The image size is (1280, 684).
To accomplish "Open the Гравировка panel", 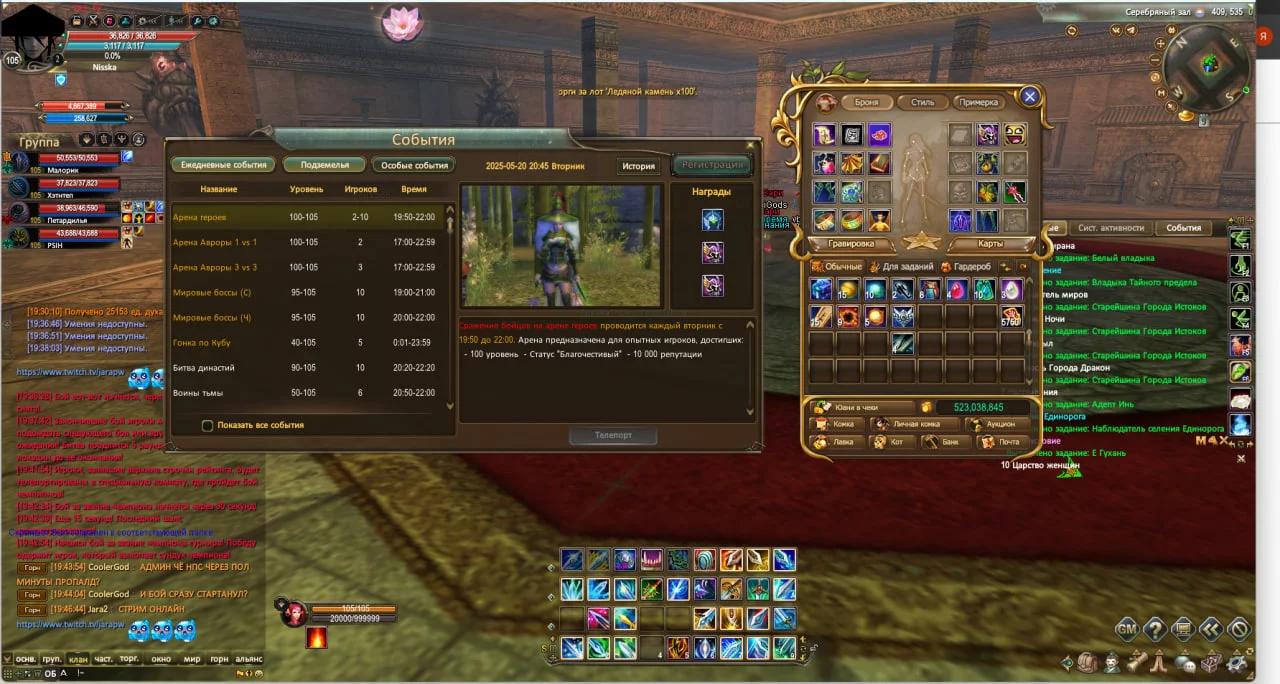I will 851,243.
